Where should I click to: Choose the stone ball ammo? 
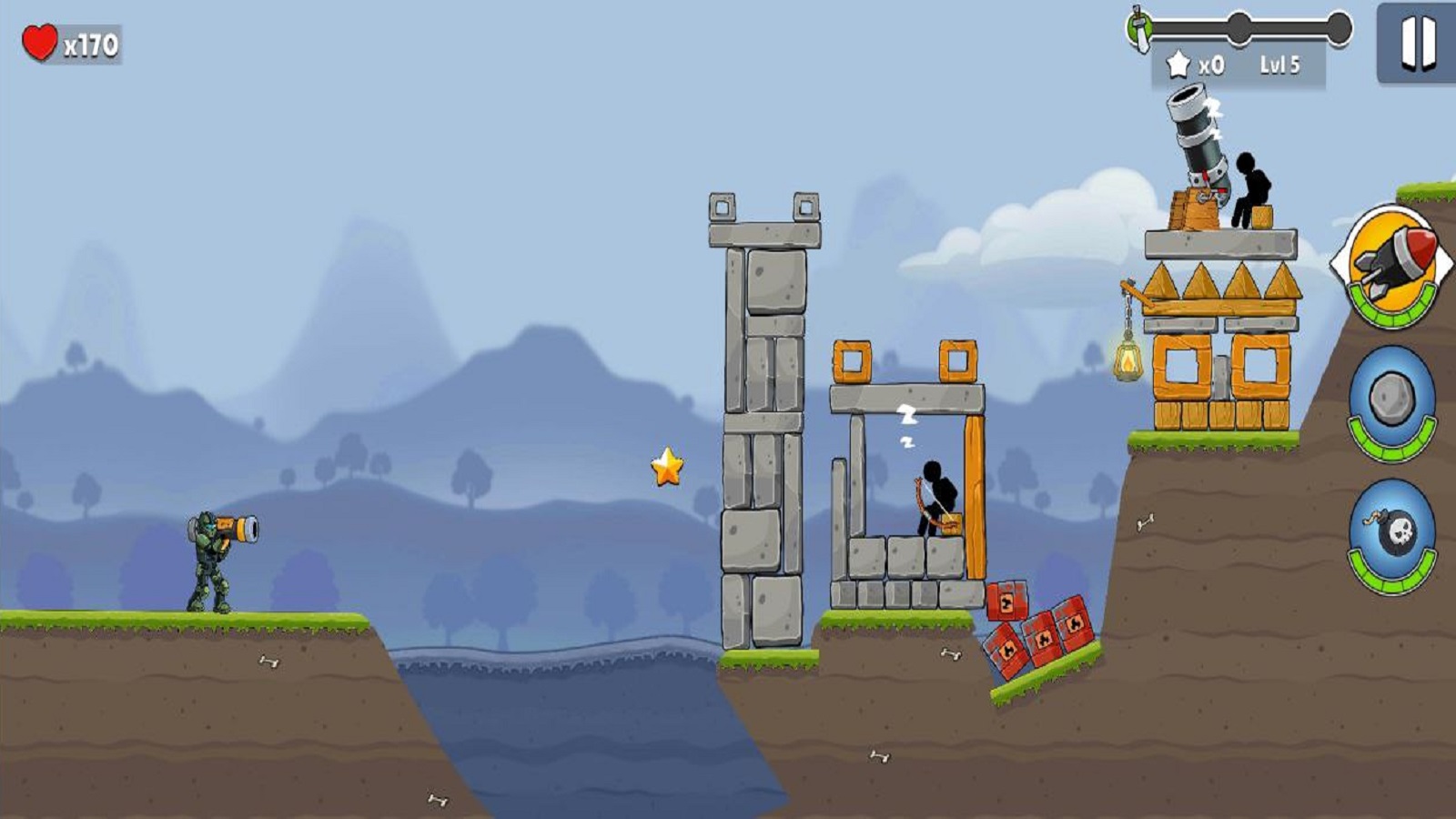click(1391, 399)
